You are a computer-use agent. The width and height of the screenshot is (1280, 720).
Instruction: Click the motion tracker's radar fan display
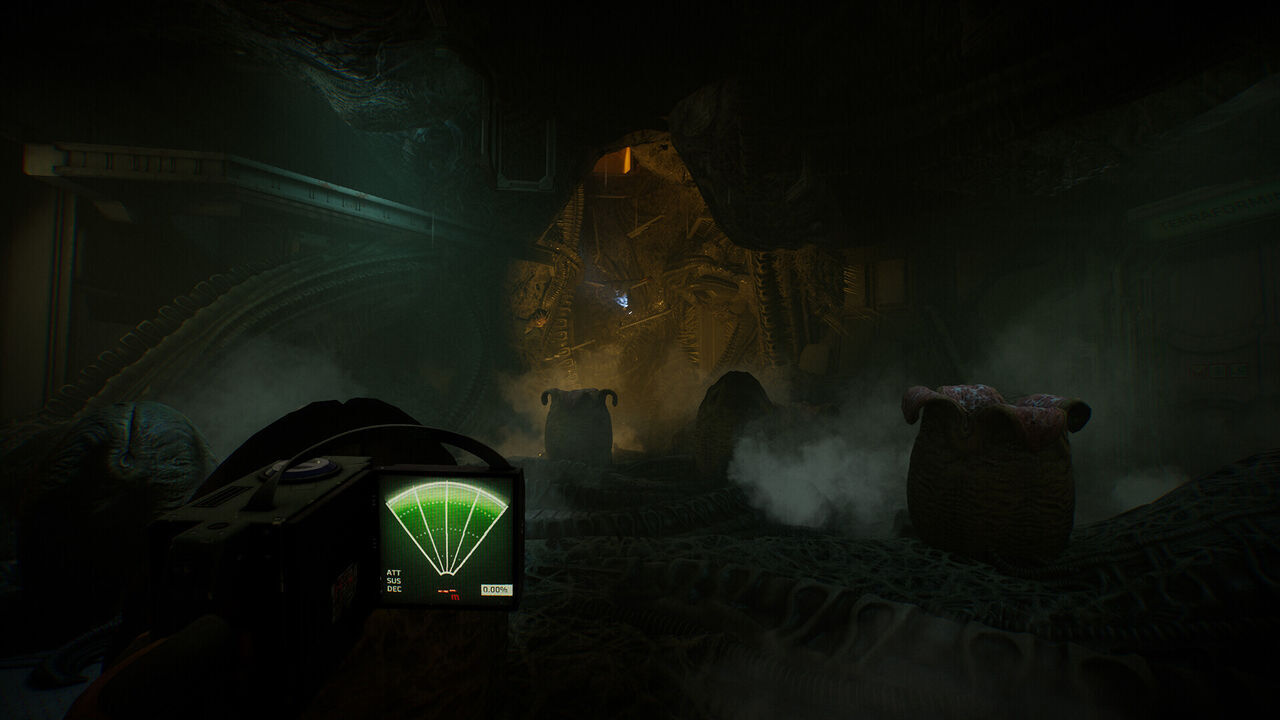point(447,520)
